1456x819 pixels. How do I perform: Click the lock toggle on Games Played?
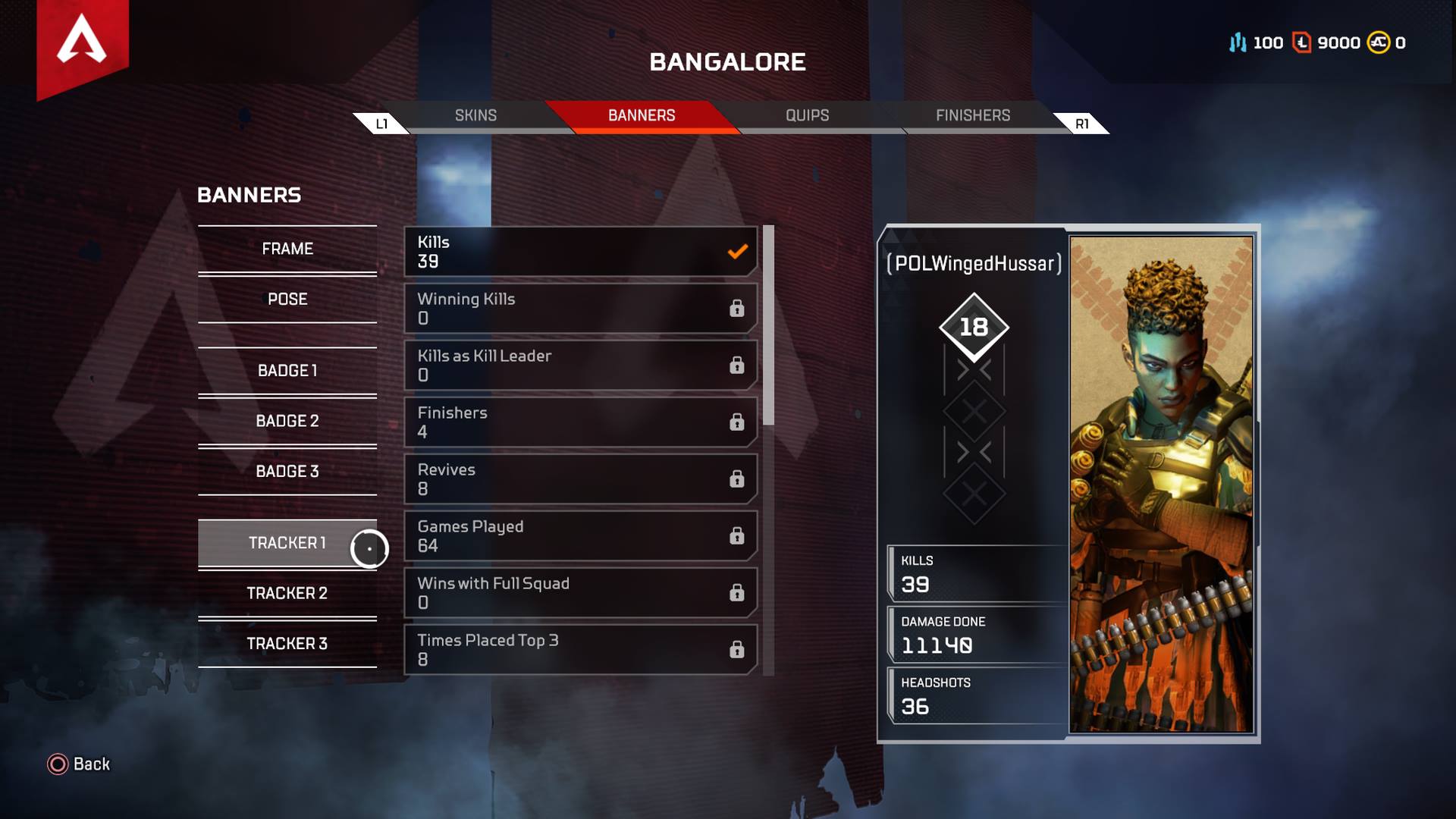click(x=737, y=536)
